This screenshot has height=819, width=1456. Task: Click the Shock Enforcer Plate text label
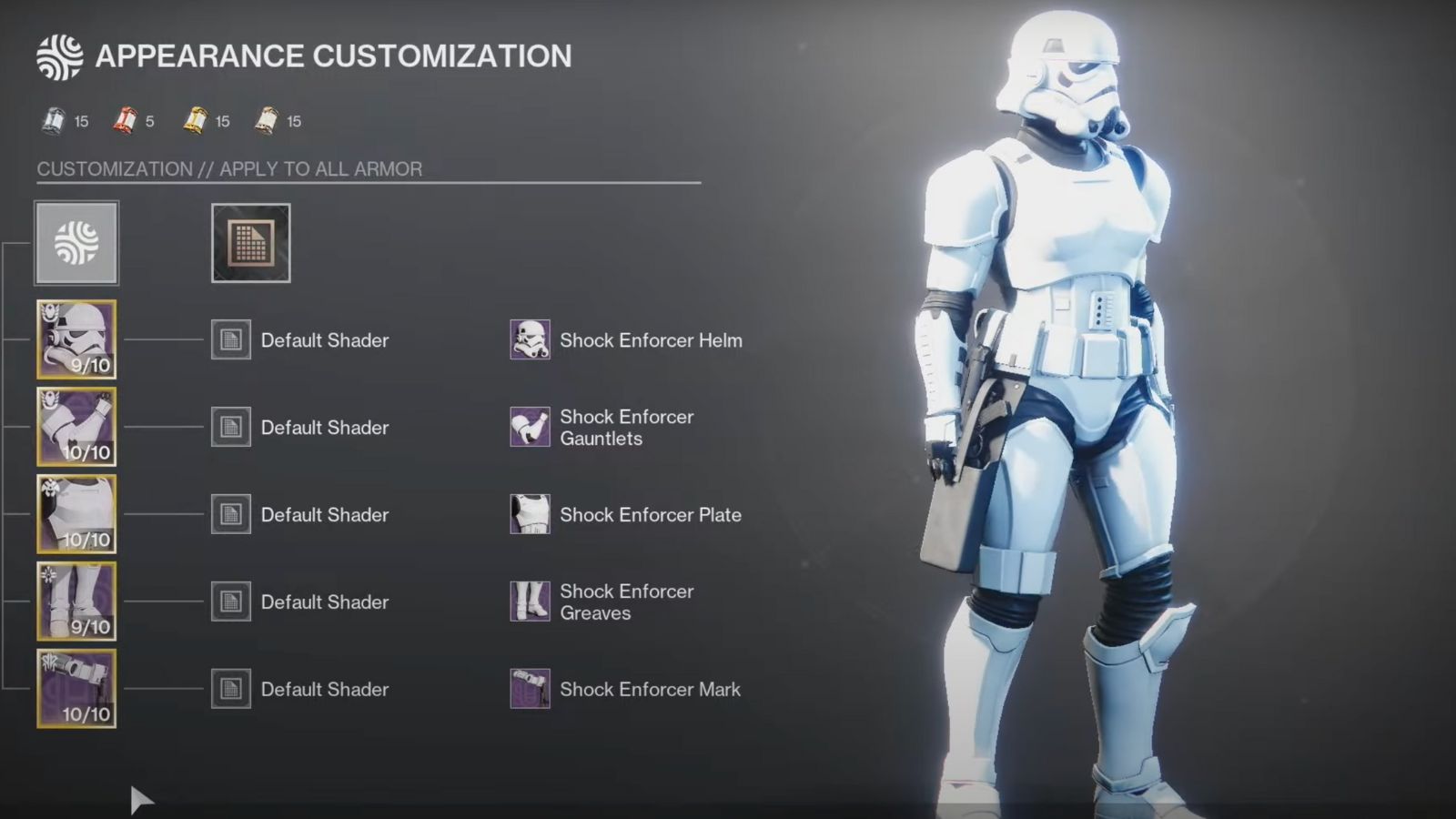650,514
